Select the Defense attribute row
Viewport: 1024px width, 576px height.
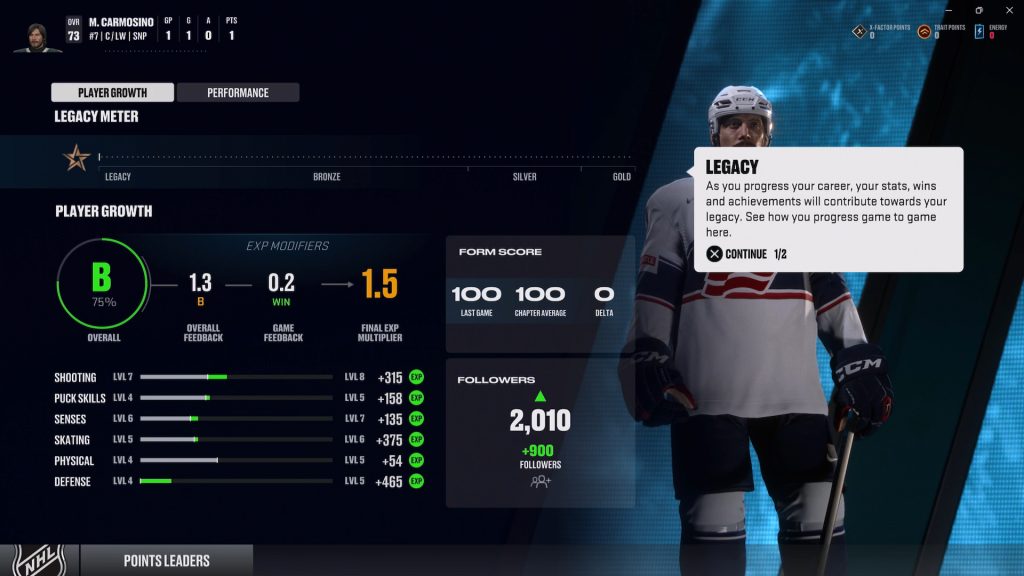click(238, 482)
